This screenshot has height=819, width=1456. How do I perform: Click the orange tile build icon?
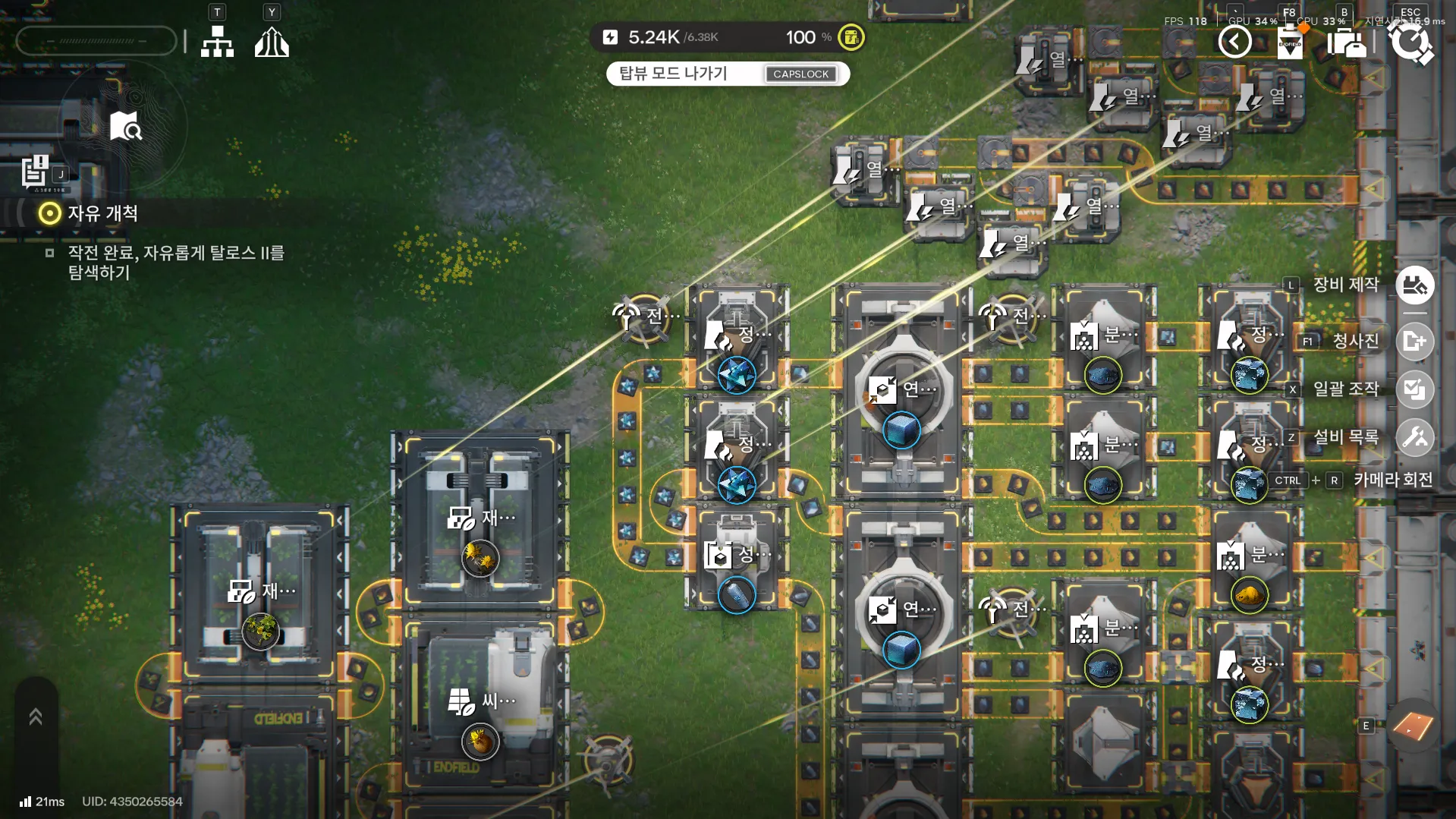click(x=1413, y=726)
